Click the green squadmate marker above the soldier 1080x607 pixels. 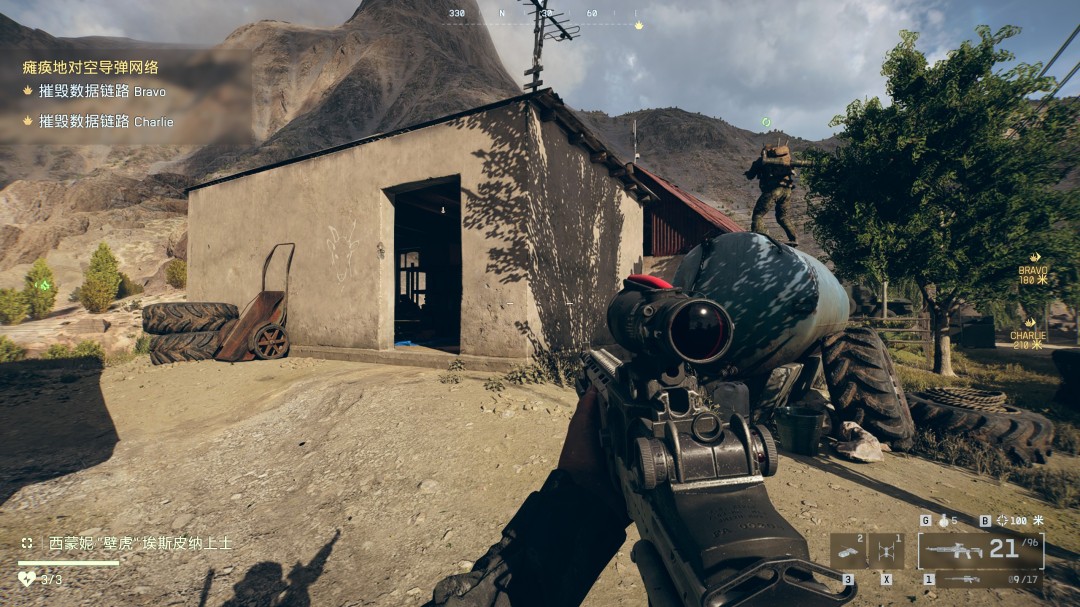766,122
